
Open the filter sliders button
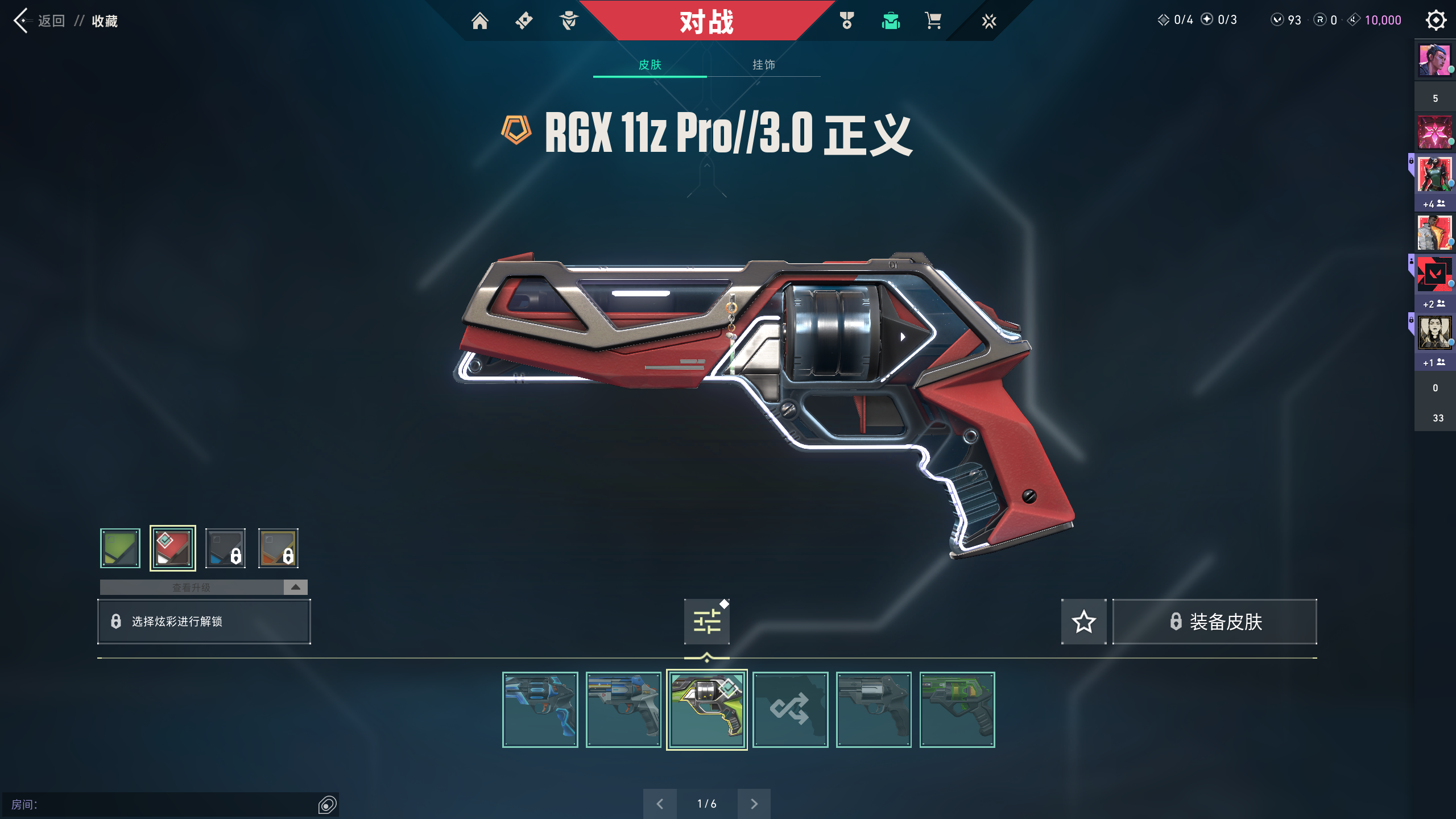(x=707, y=622)
